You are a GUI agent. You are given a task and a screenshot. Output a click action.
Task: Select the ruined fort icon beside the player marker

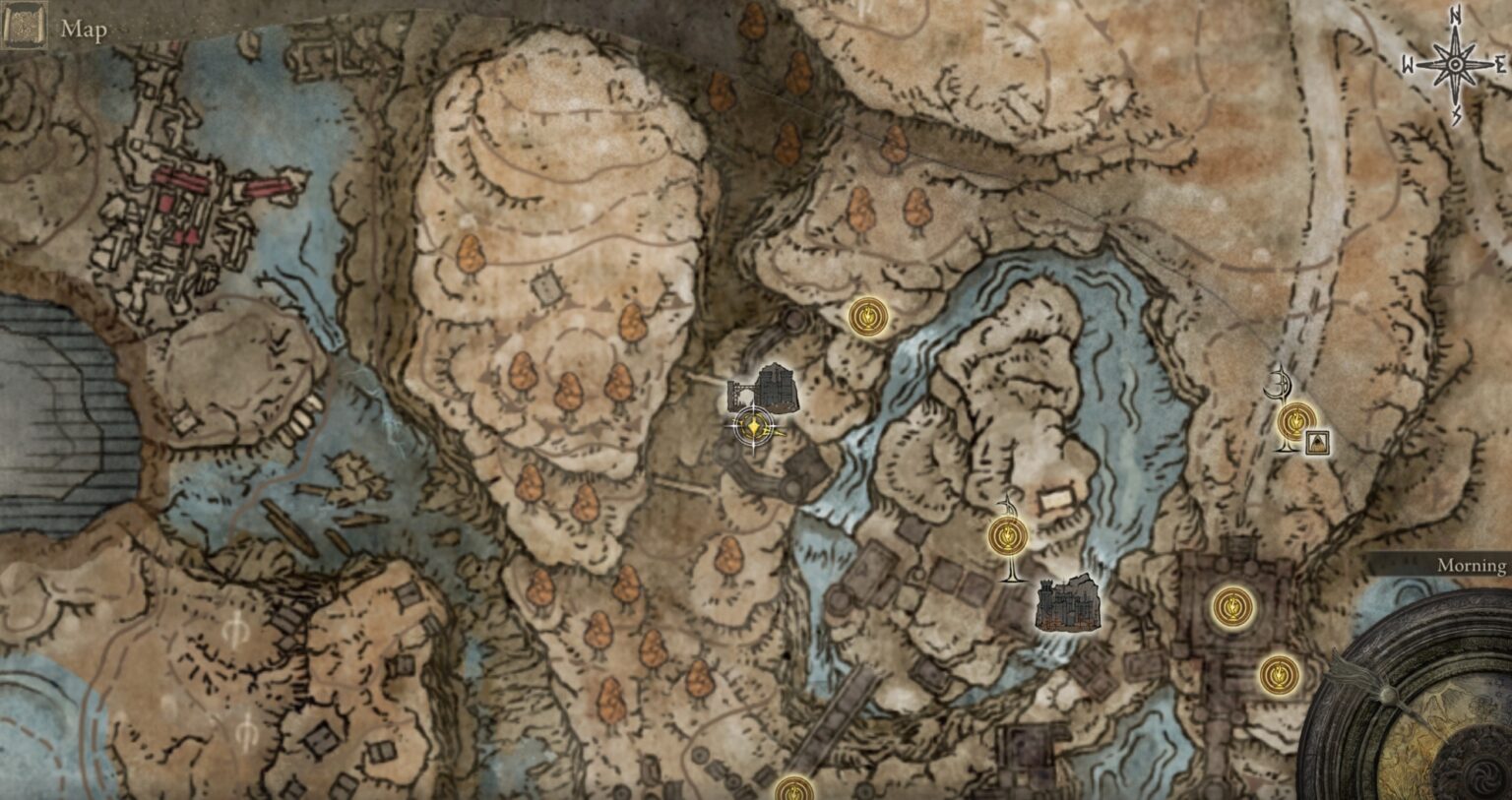(x=778, y=386)
